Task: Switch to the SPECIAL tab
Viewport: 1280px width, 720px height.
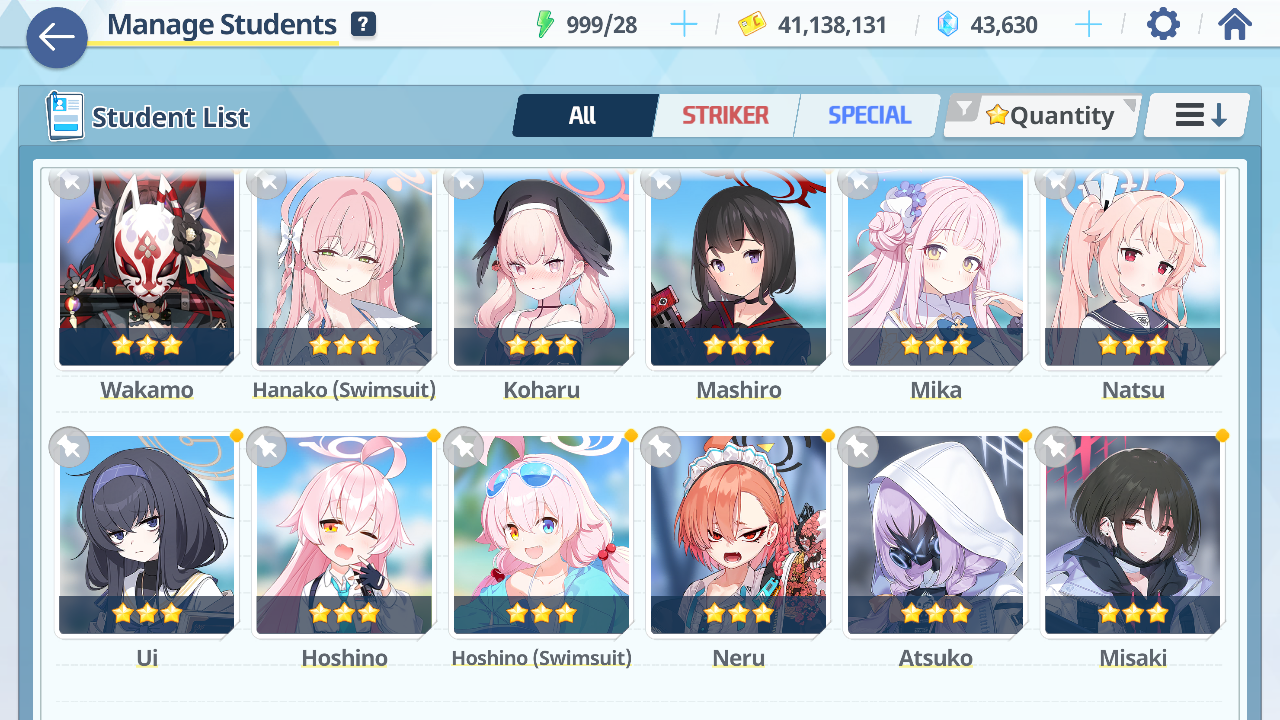Action: (x=869, y=116)
